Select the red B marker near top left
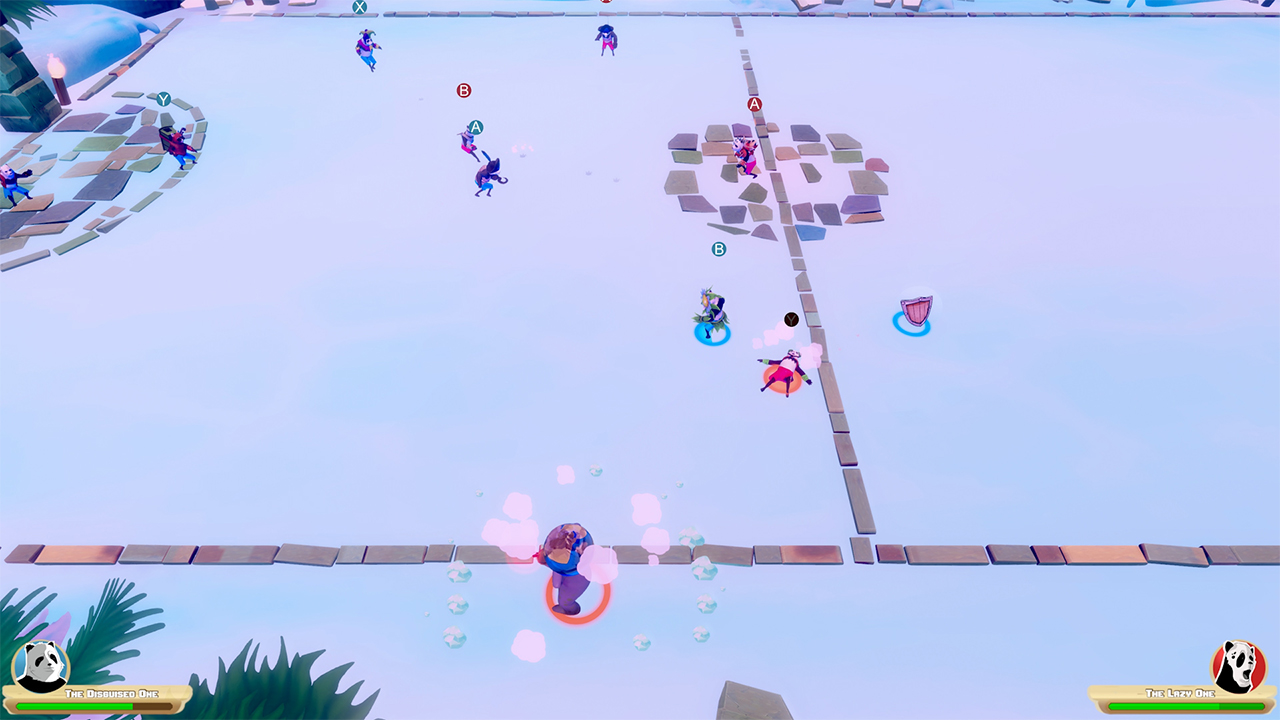This screenshot has width=1280, height=720. point(463,90)
